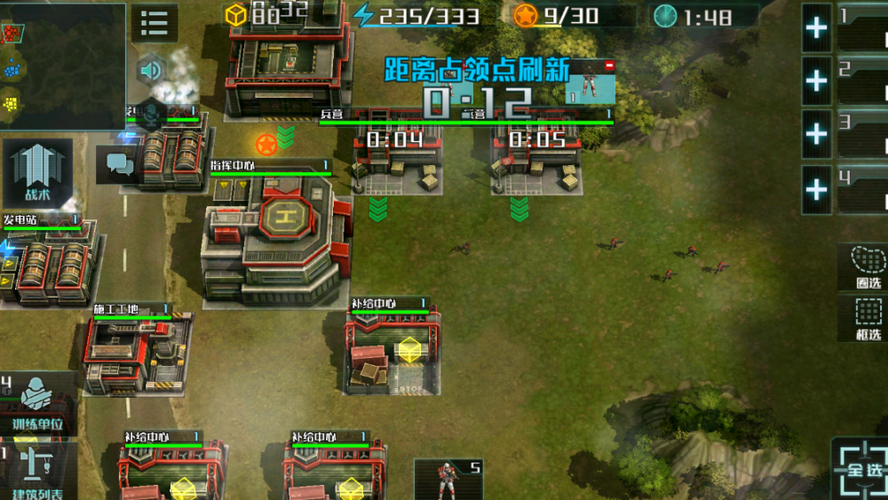Open the 训练单位 train units menu

click(x=38, y=404)
